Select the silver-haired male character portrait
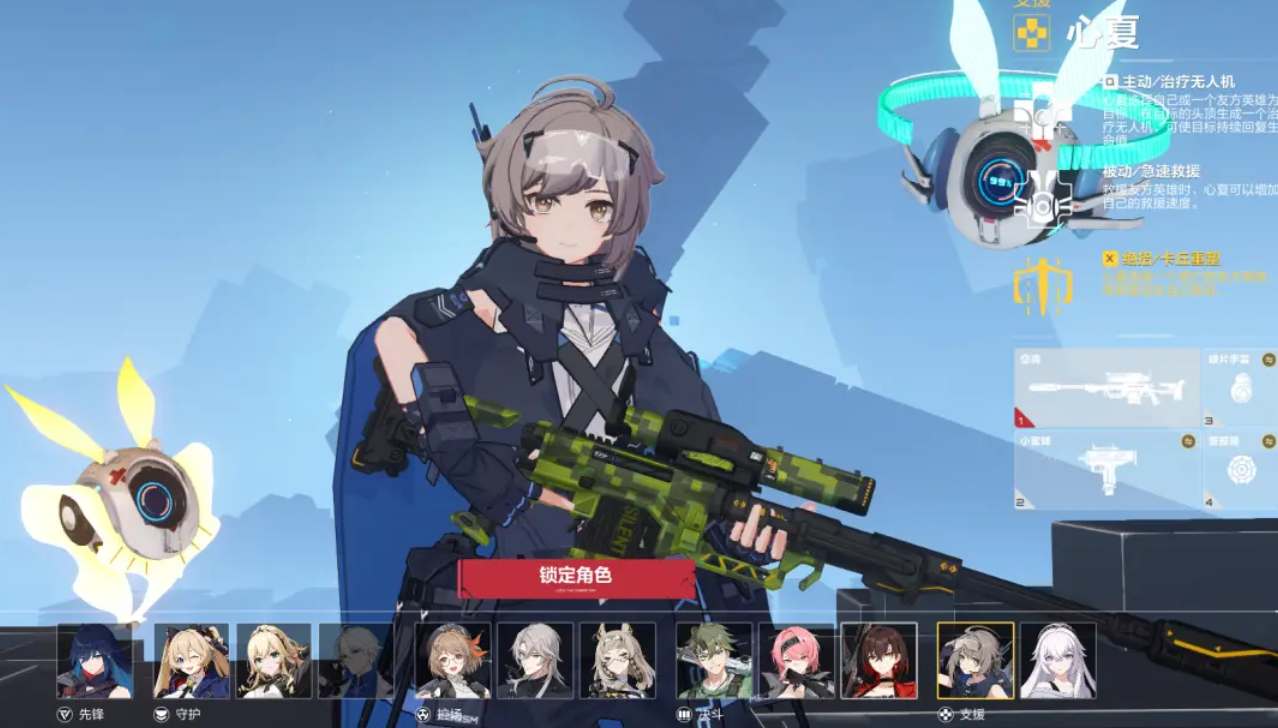The image size is (1278, 728). pyautogui.click(x=535, y=660)
